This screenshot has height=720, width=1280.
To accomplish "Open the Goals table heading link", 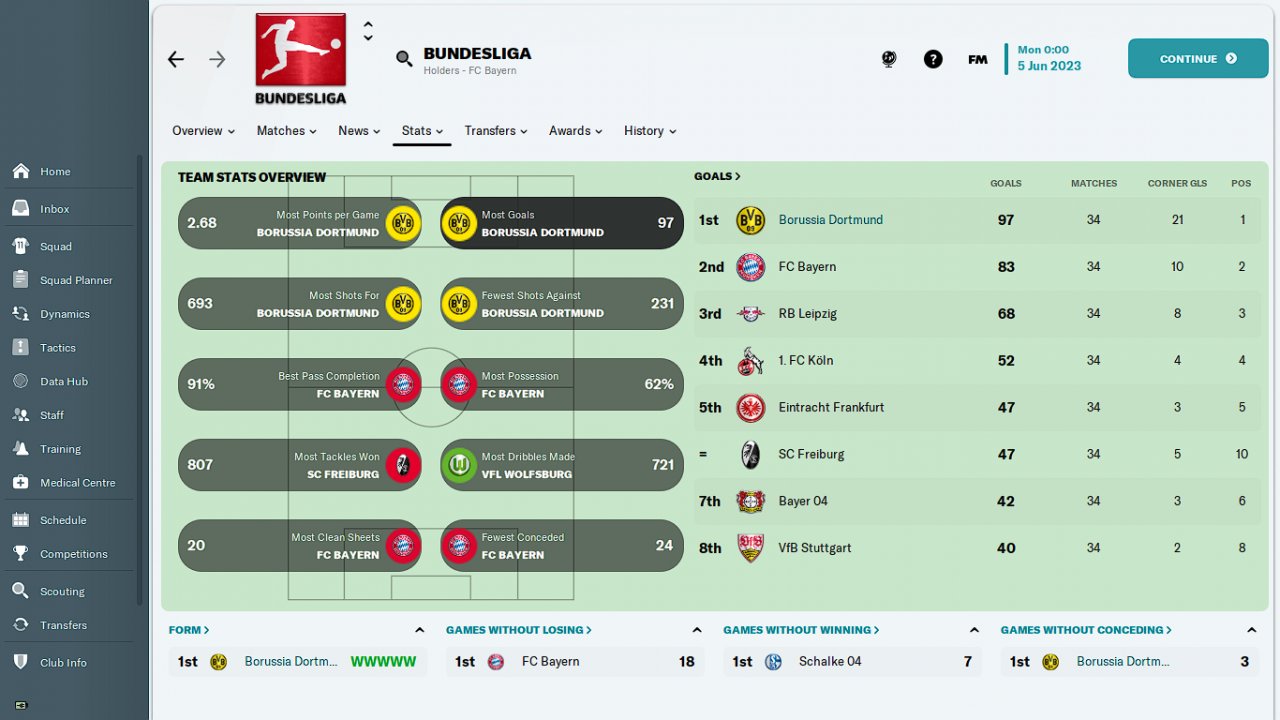I will (717, 176).
